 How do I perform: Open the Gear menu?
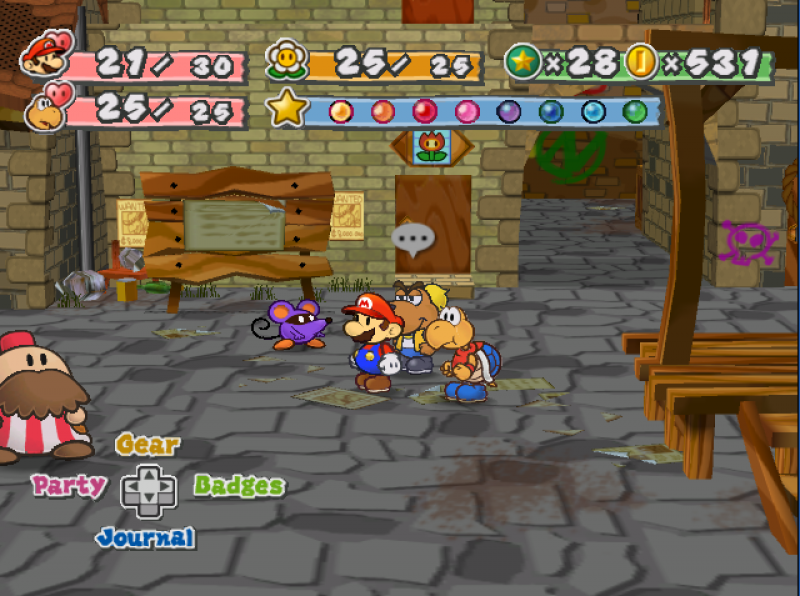(x=148, y=445)
